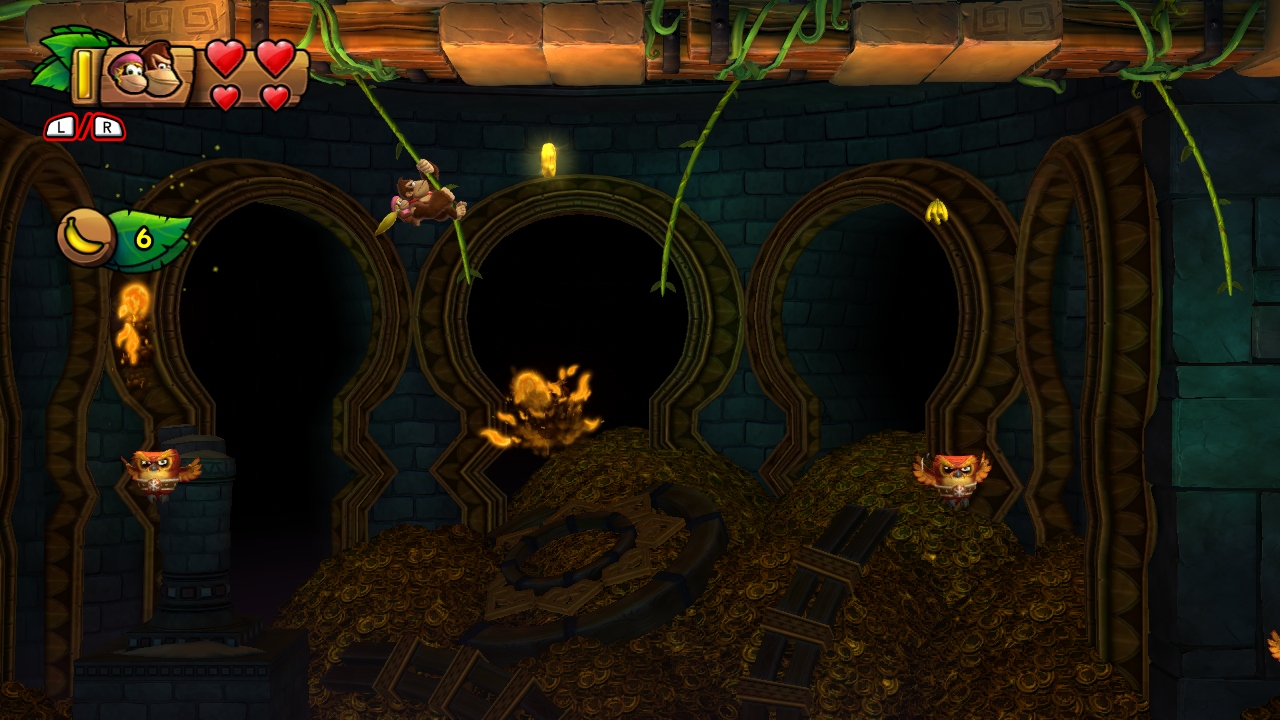
Task: Select the banana counter icon
Action: (x=84, y=237)
